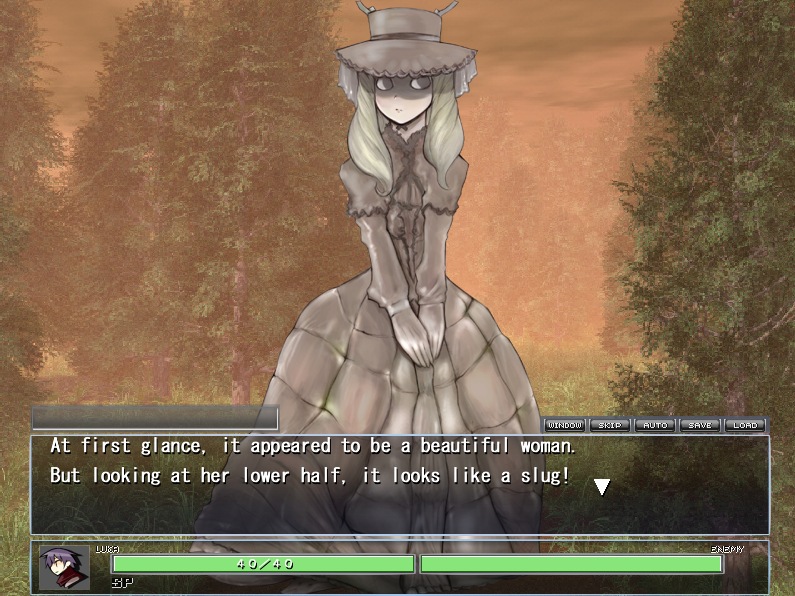This screenshot has width=795, height=596.
Task: Turn on Auto text advance
Action: point(655,425)
